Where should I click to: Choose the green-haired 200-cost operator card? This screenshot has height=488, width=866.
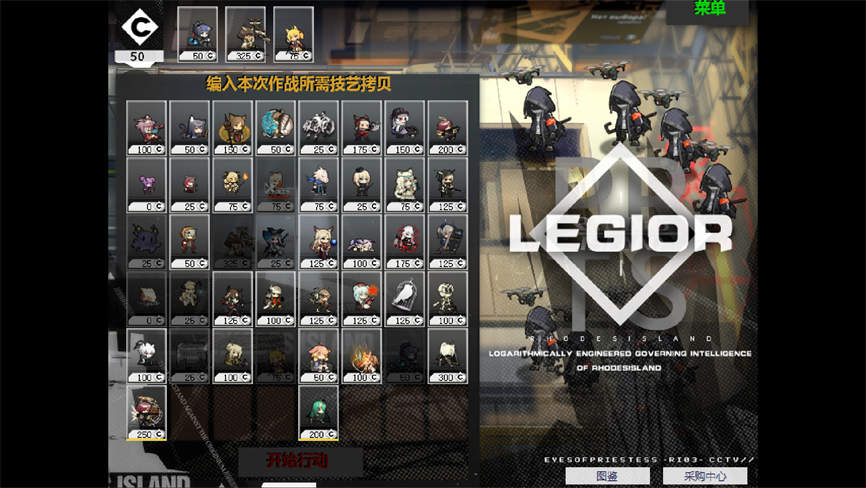pos(318,412)
